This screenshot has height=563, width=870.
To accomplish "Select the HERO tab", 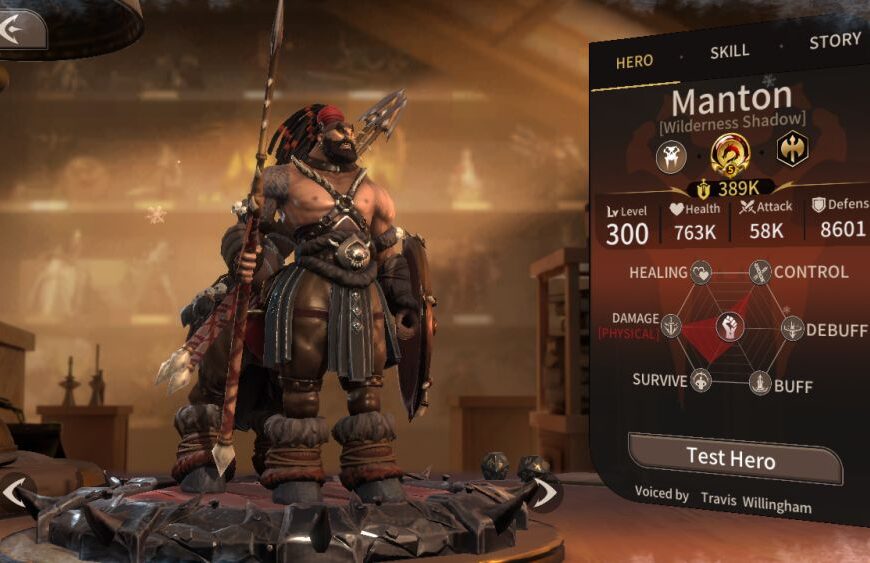I will (634, 61).
